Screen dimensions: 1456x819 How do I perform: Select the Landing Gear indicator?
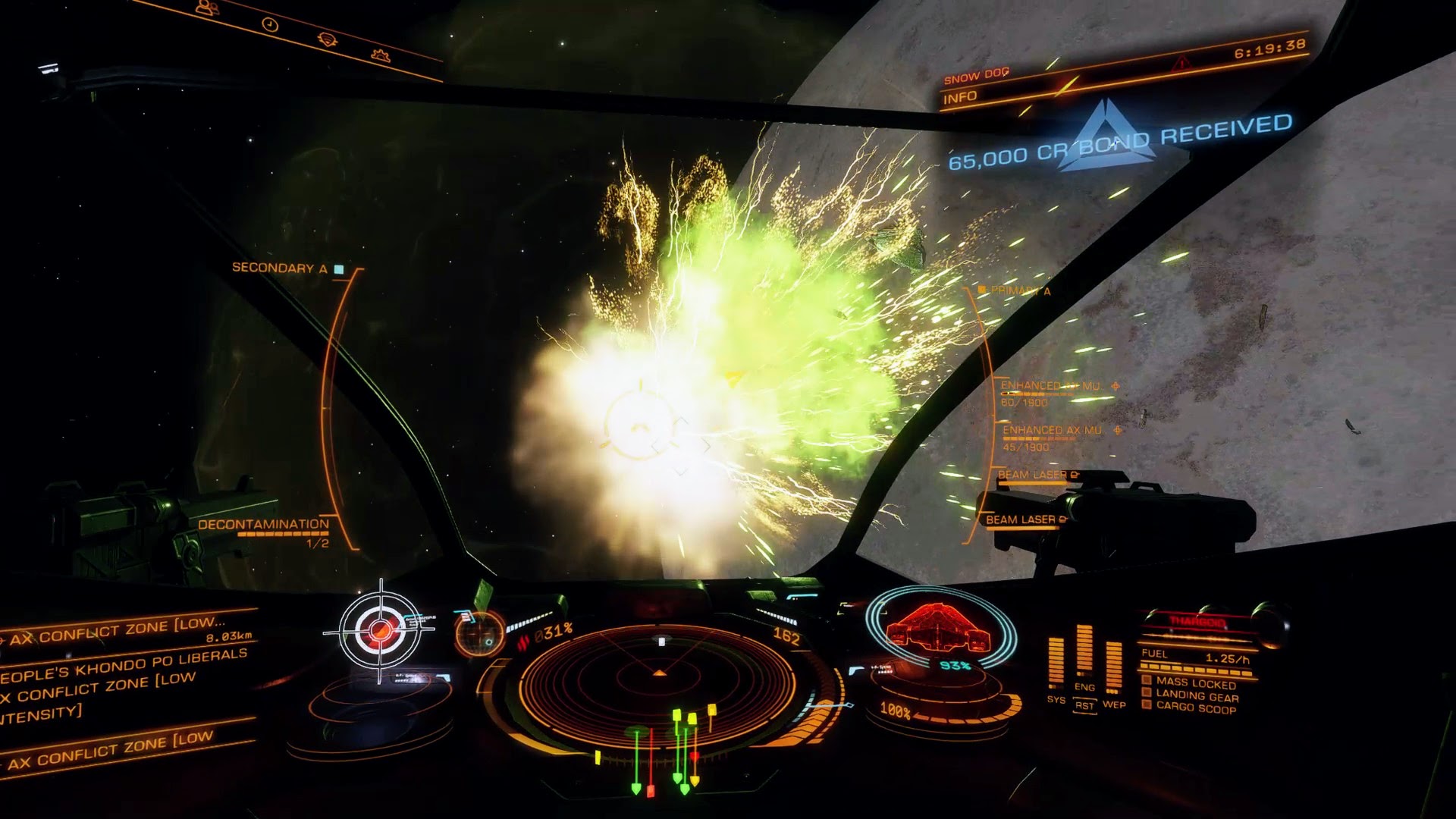click(1197, 697)
